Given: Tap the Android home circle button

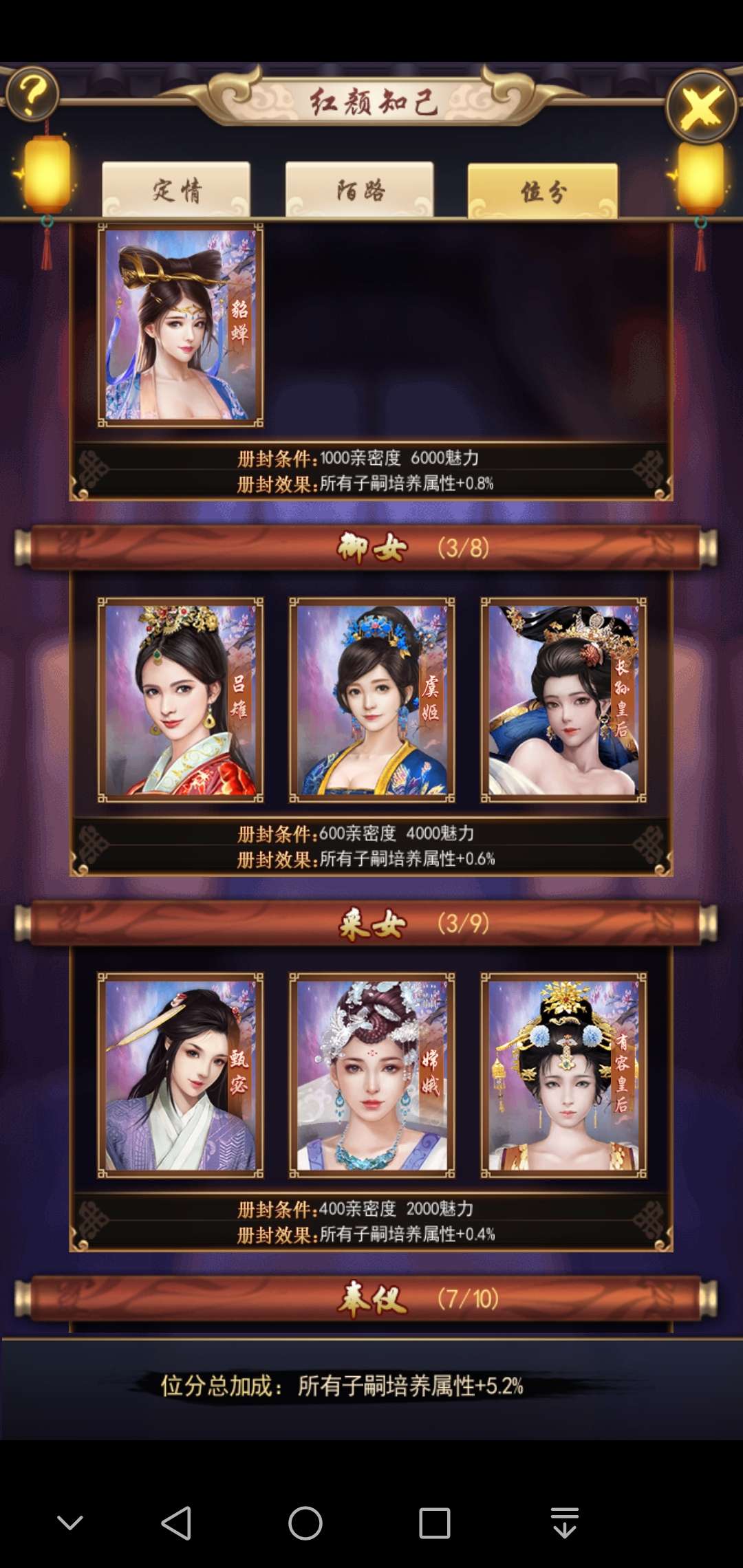Looking at the screenshot, I should [305, 1523].
